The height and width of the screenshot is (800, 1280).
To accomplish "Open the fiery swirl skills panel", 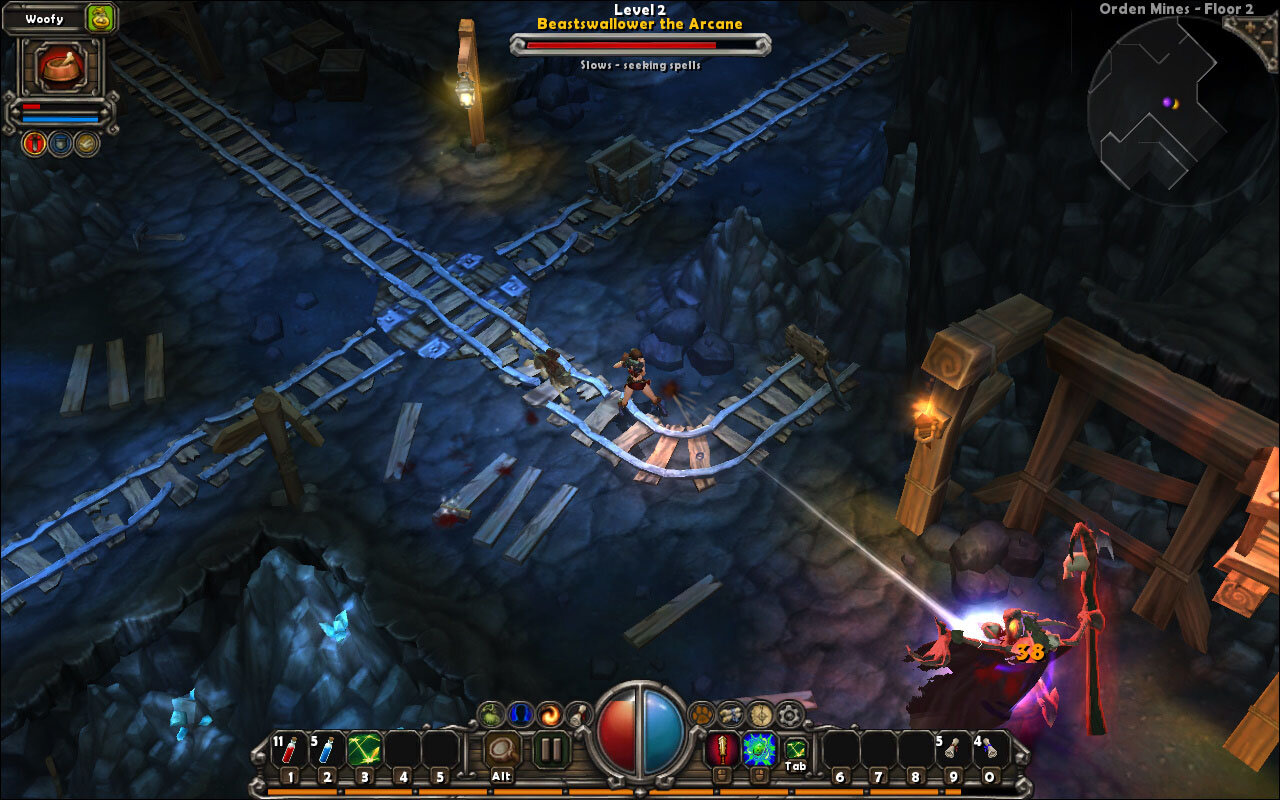I will pos(549,714).
